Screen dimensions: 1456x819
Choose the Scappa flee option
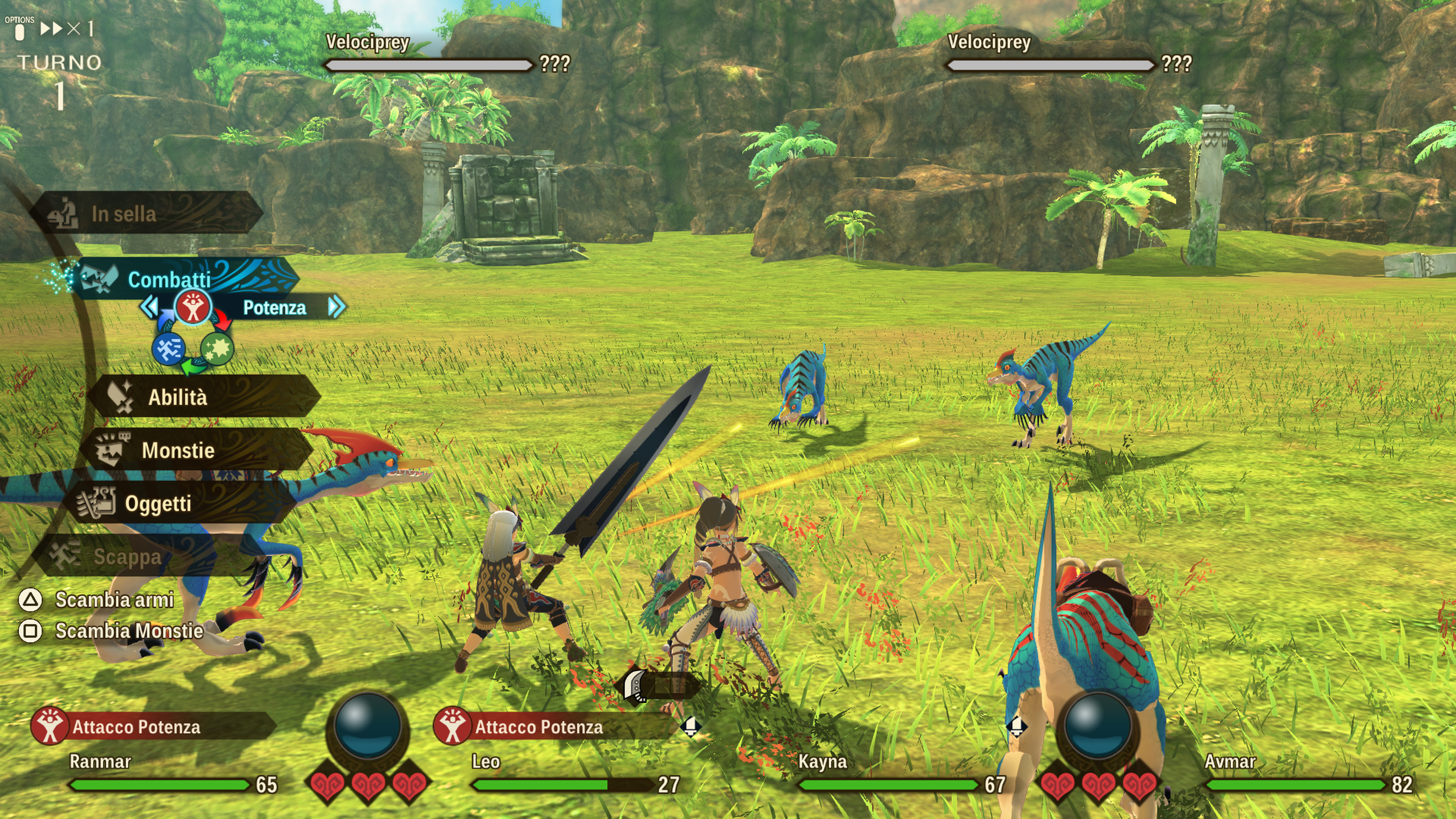tap(127, 556)
